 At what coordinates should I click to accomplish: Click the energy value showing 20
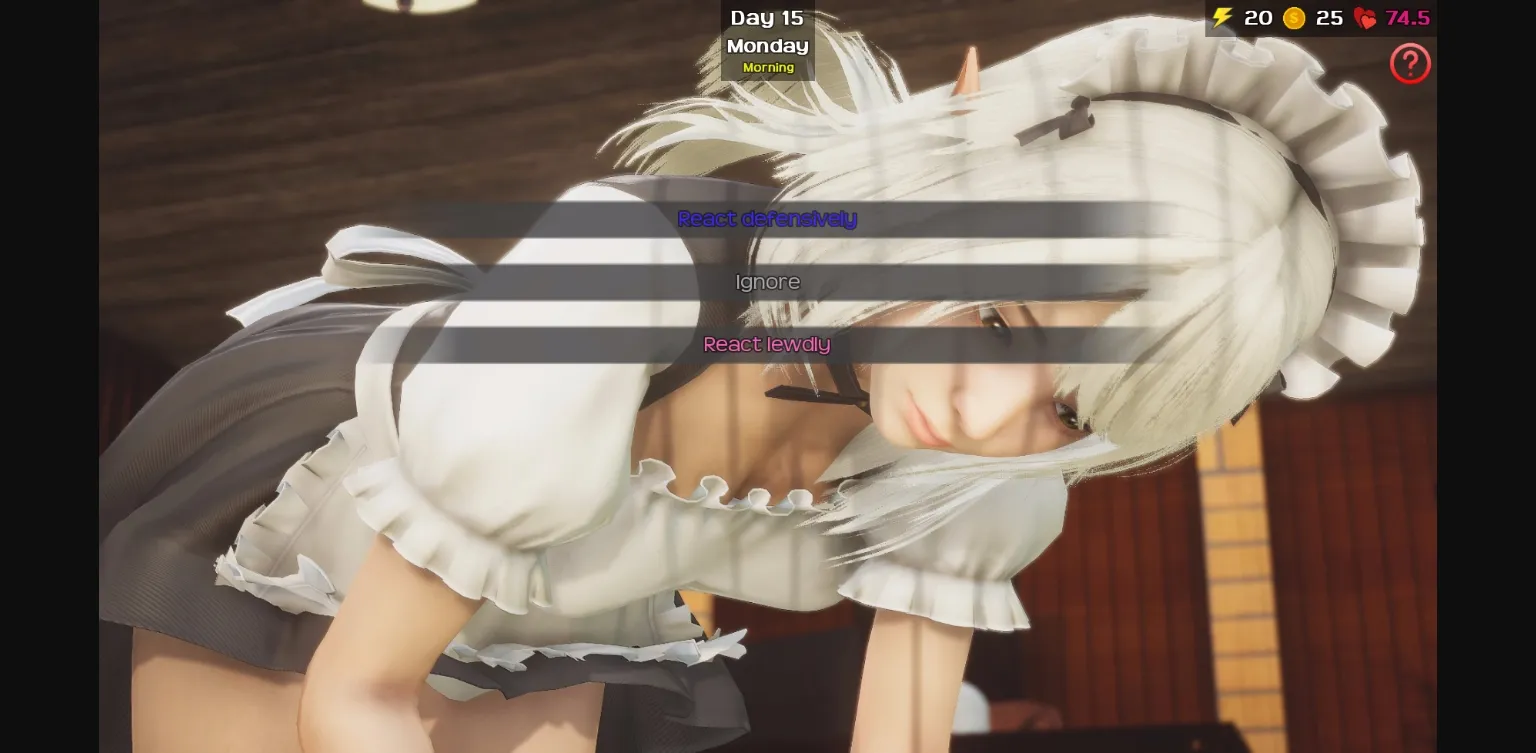tap(1257, 18)
